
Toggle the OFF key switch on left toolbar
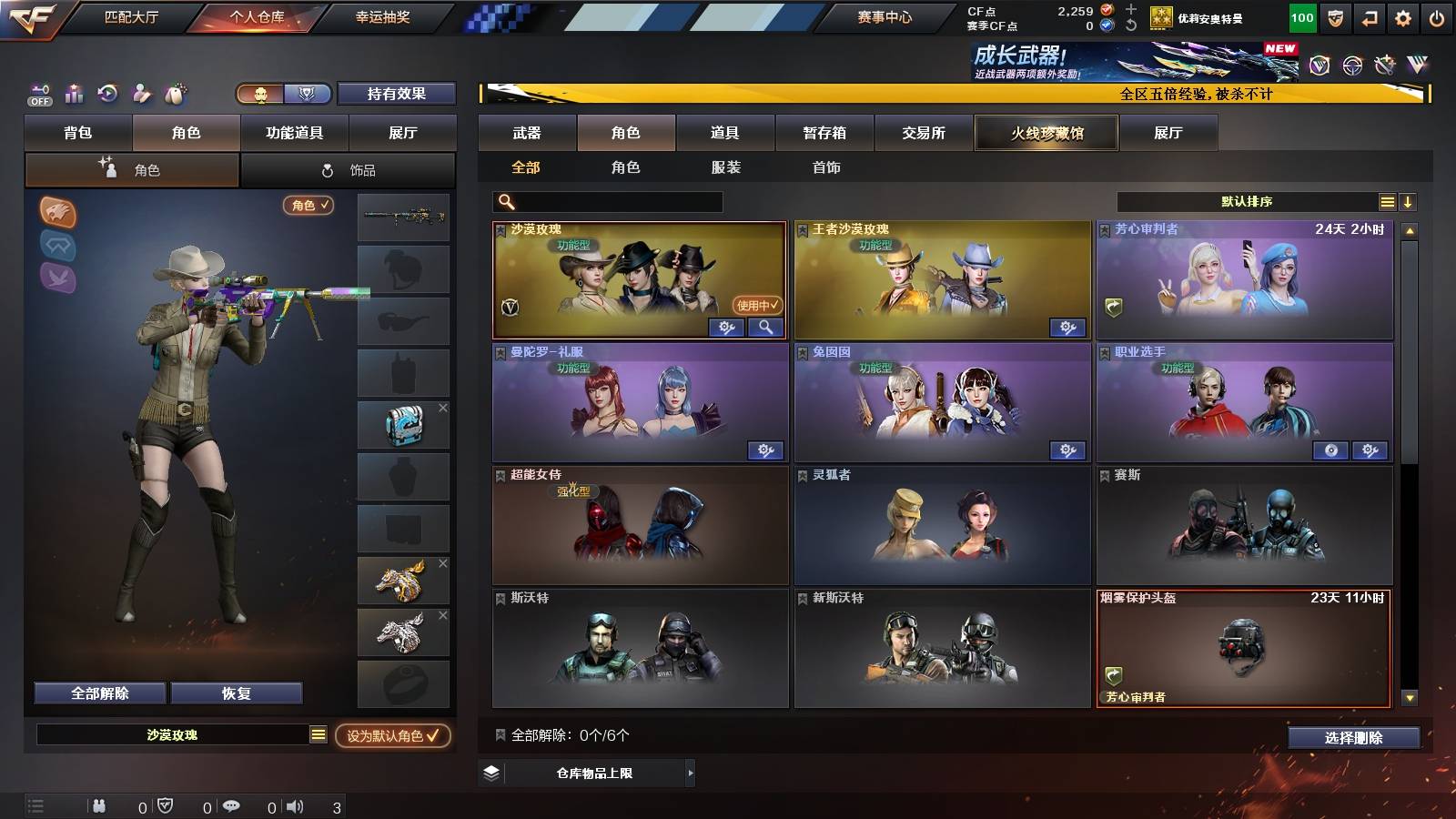click(38, 94)
